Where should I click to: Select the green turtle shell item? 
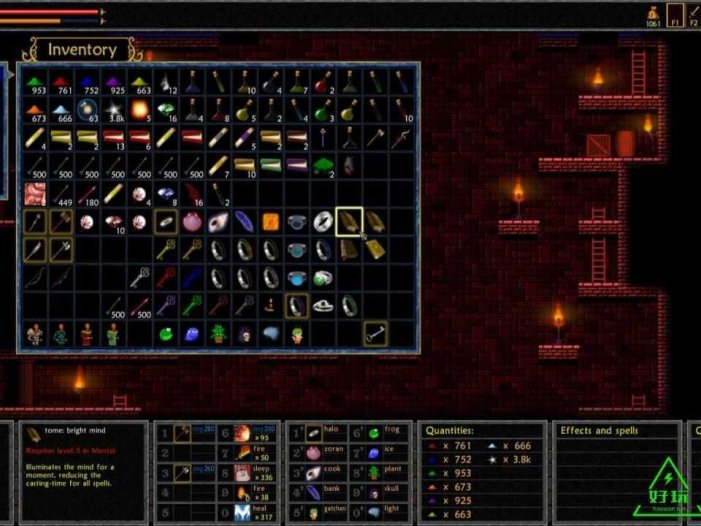click(322, 165)
